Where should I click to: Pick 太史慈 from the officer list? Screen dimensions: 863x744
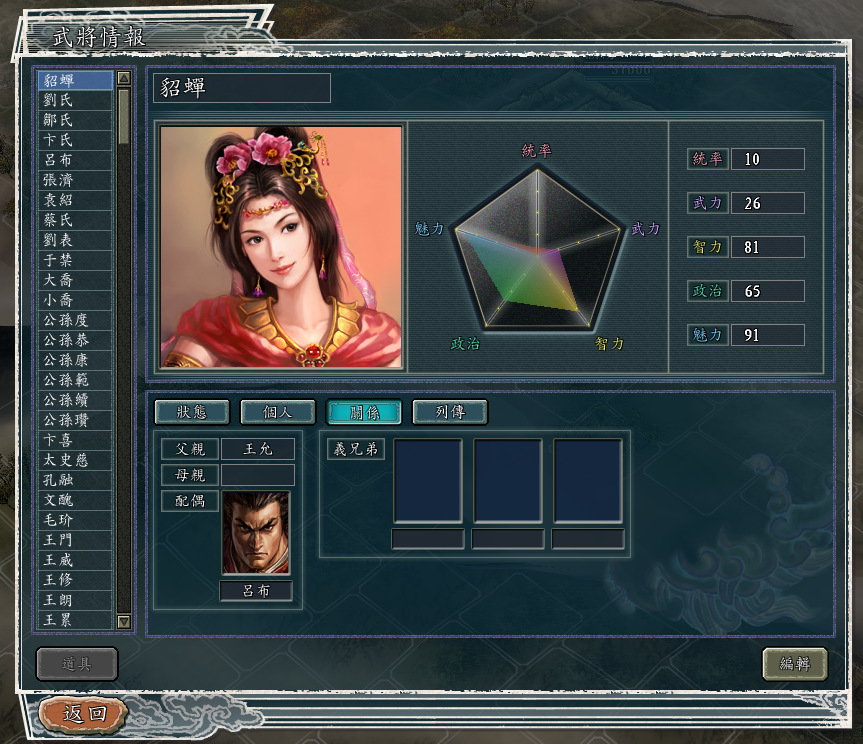click(75, 460)
